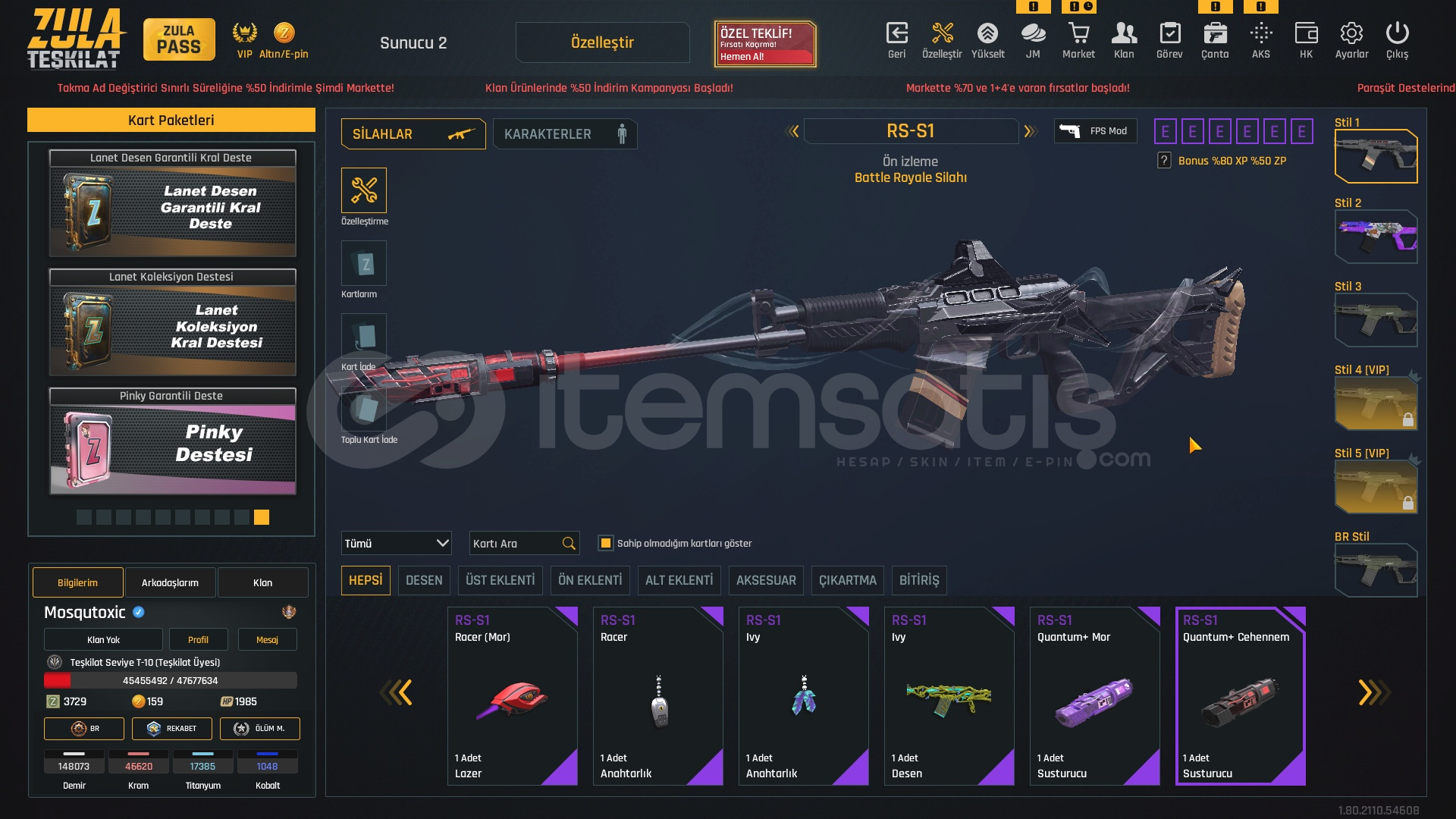The width and height of the screenshot is (1456, 819).
Task: Click the Görev missions icon
Action: pyautogui.click(x=1169, y=33)
